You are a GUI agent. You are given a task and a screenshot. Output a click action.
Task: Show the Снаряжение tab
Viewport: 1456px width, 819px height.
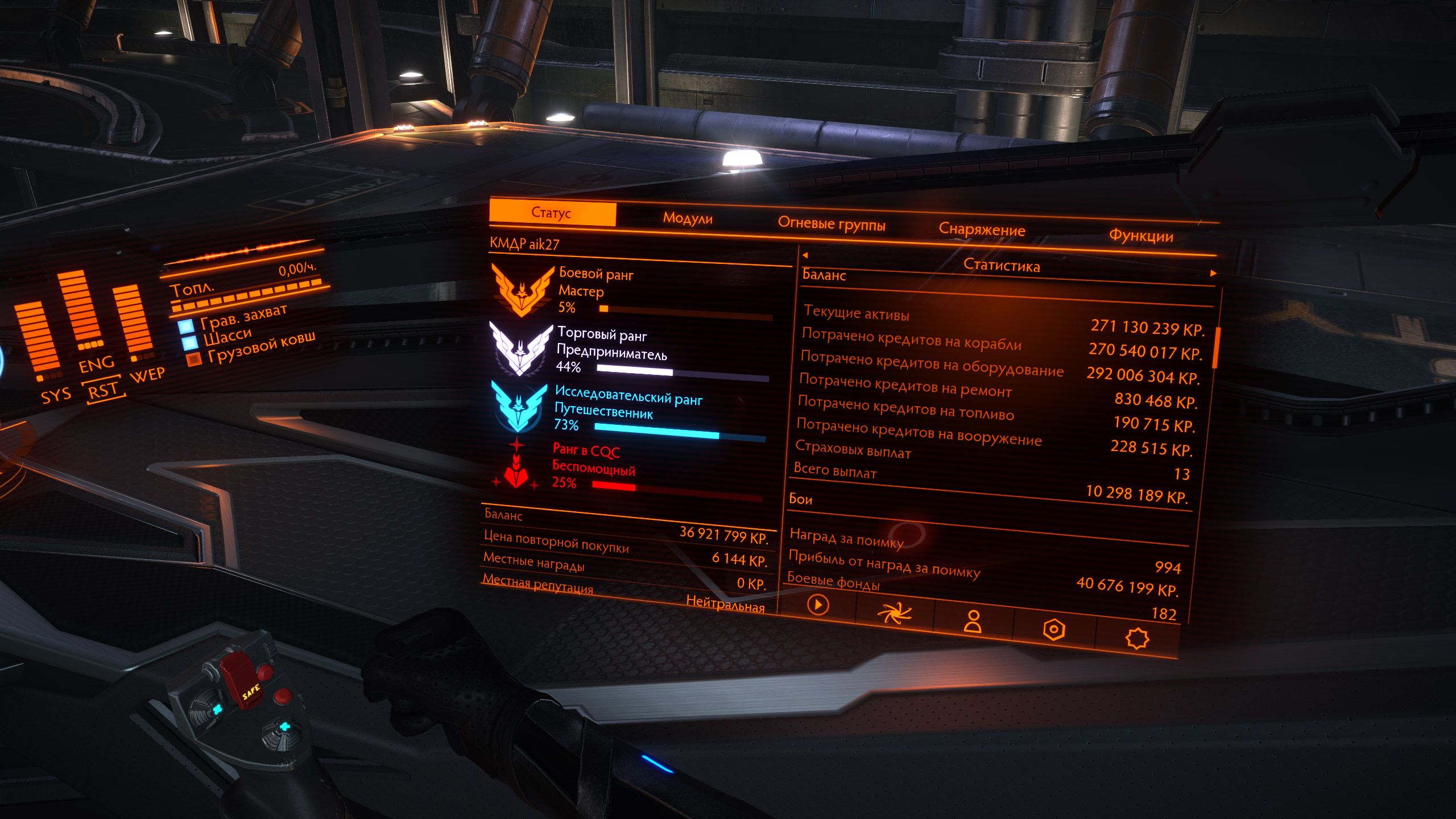coord(982,230)
